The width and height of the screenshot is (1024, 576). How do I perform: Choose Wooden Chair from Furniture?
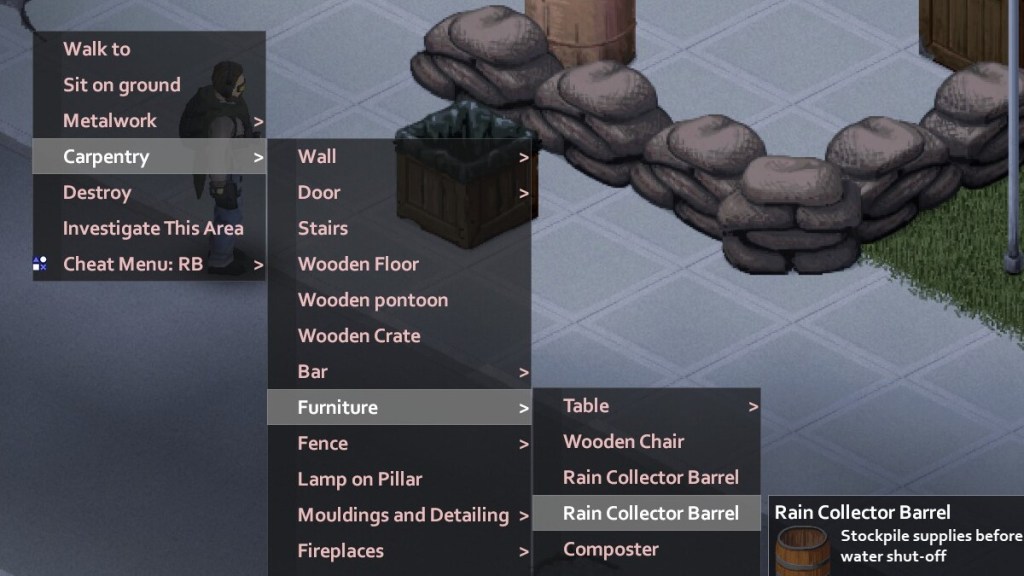click(x=624, y=442)
